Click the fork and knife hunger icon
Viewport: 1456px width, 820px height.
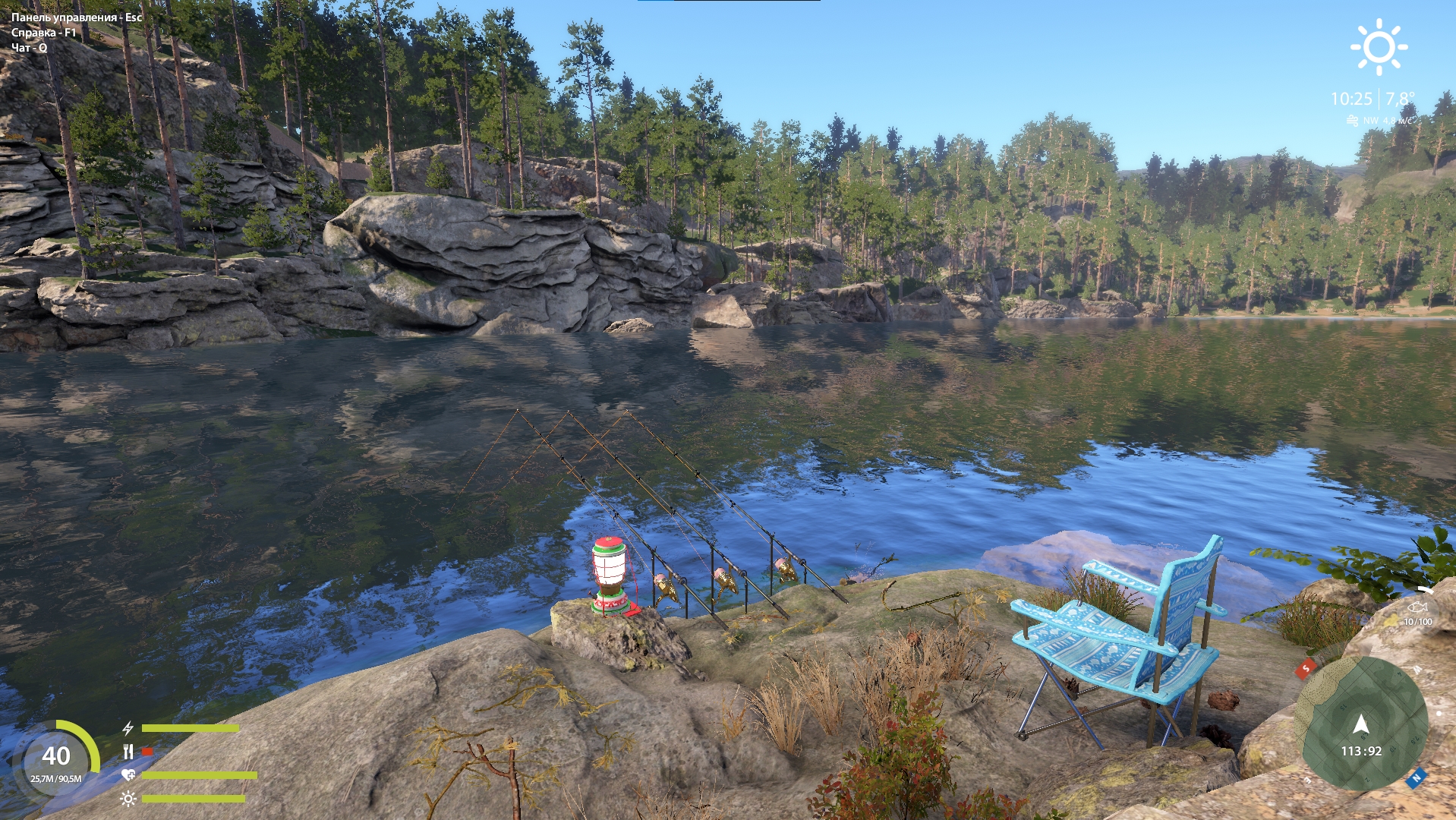click(x=128, y=752)
